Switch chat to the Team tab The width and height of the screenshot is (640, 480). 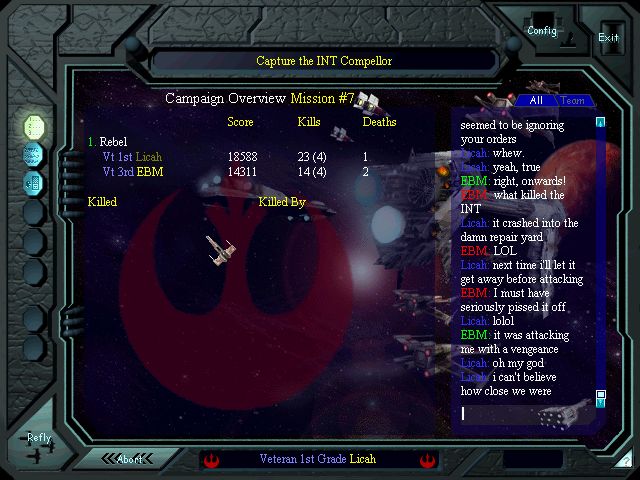[573, 100]
